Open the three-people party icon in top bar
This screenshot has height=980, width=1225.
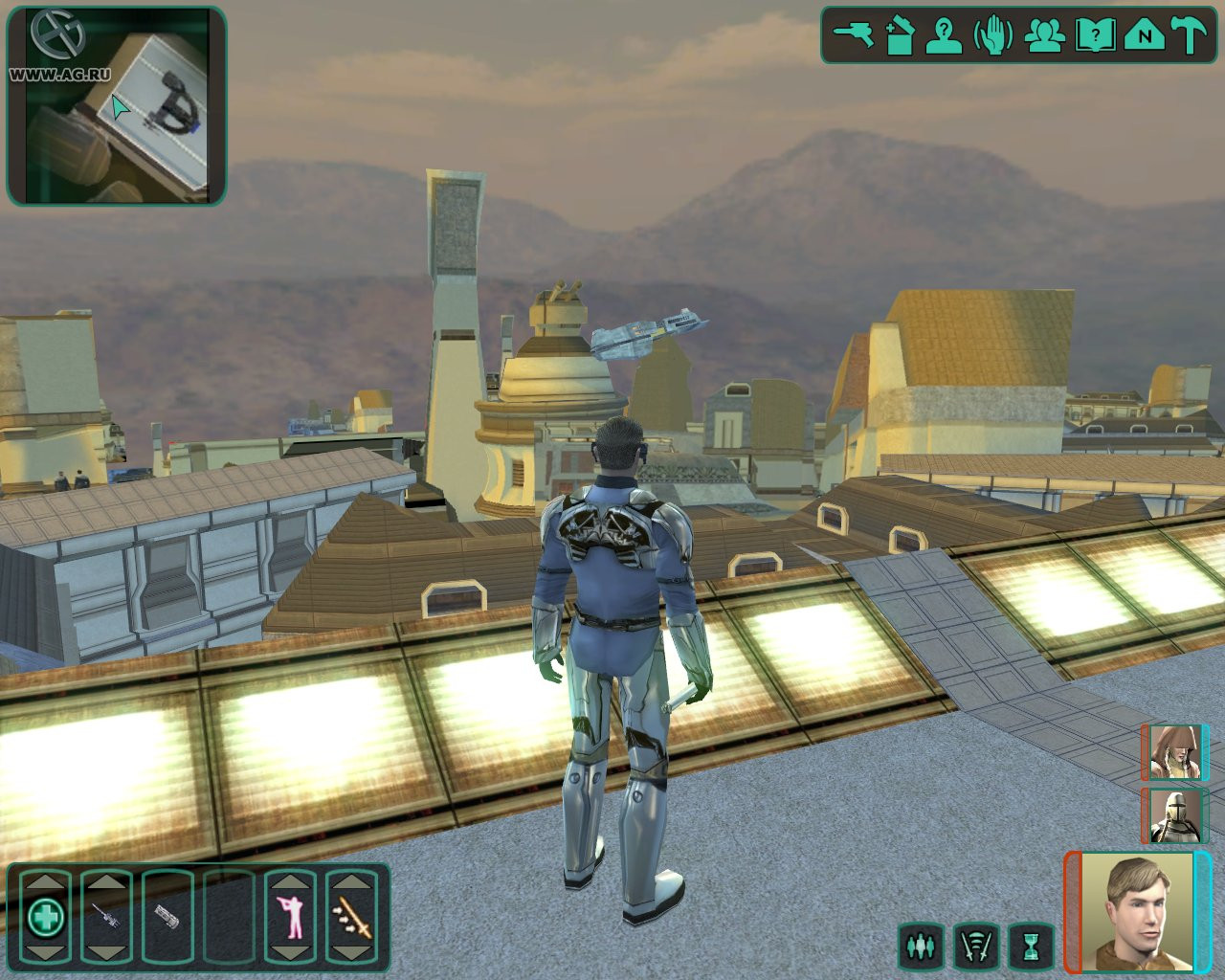pos(1044,36)
